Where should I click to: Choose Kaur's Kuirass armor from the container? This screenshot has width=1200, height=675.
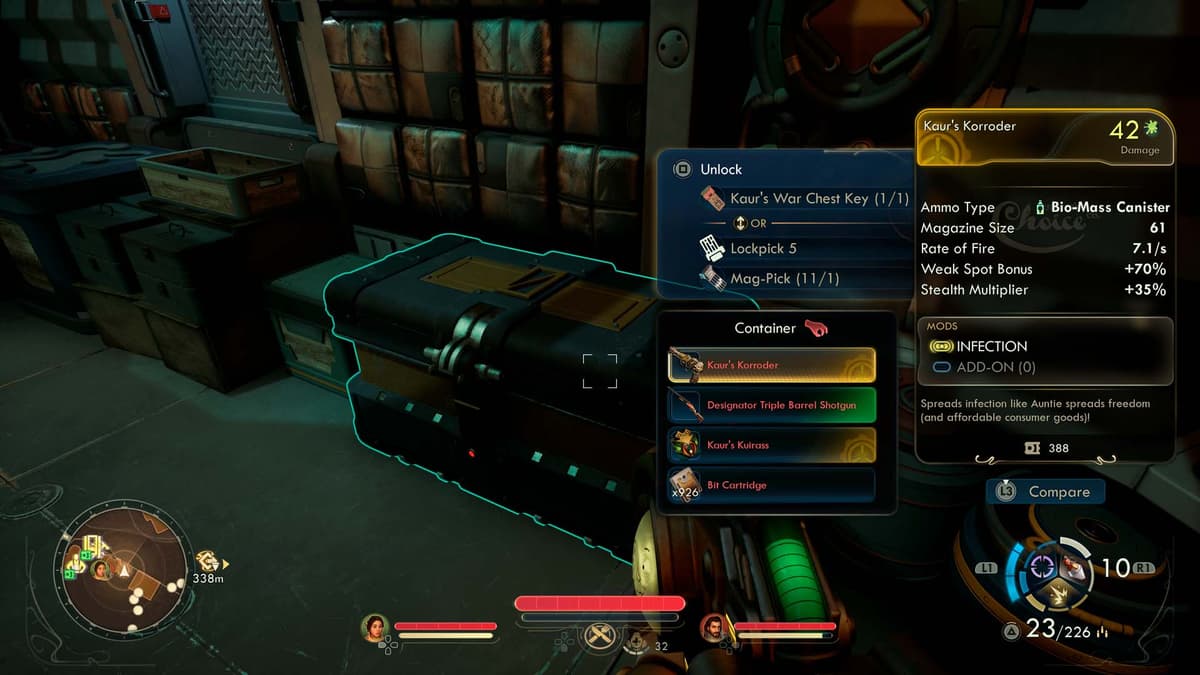click(771, 445)
